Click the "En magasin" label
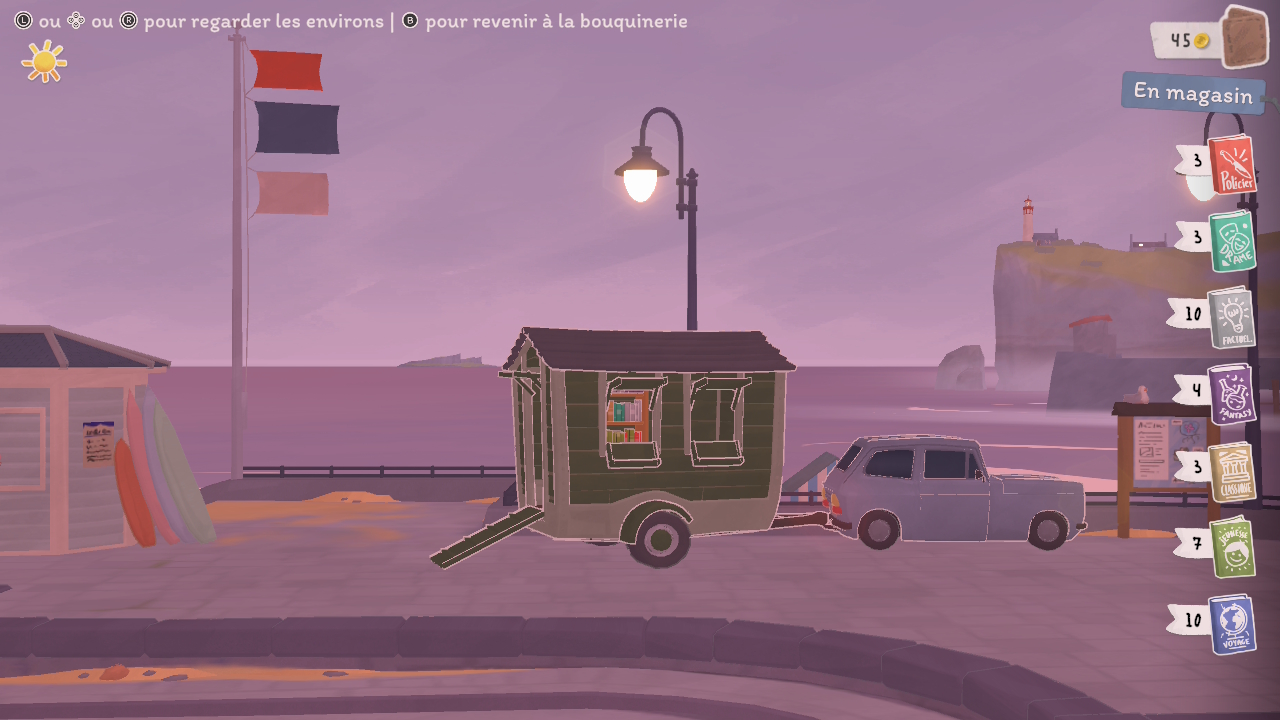This screenshot has height=720, width=1280. pos(1192,93)
